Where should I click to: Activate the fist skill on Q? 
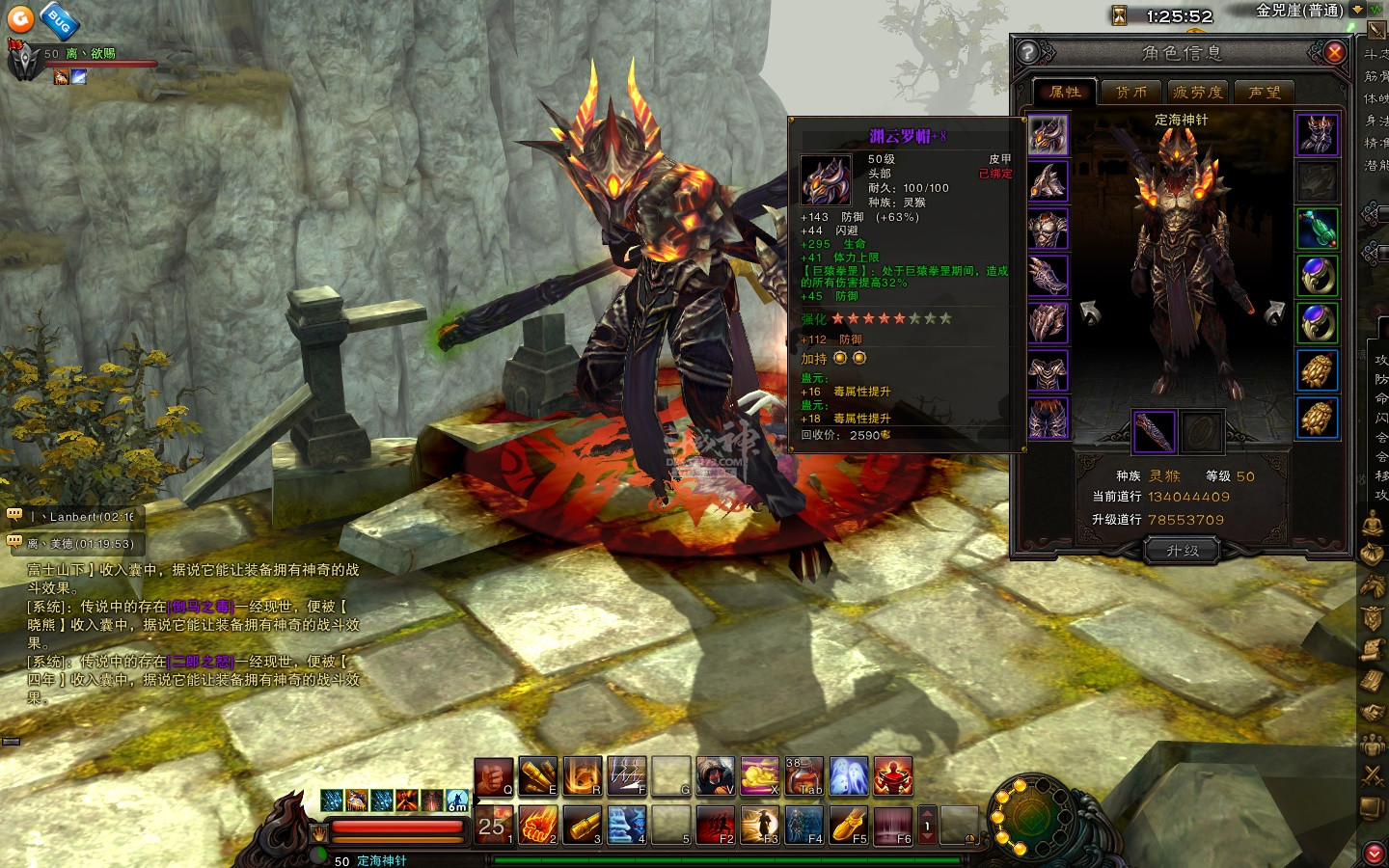(494, 776)
